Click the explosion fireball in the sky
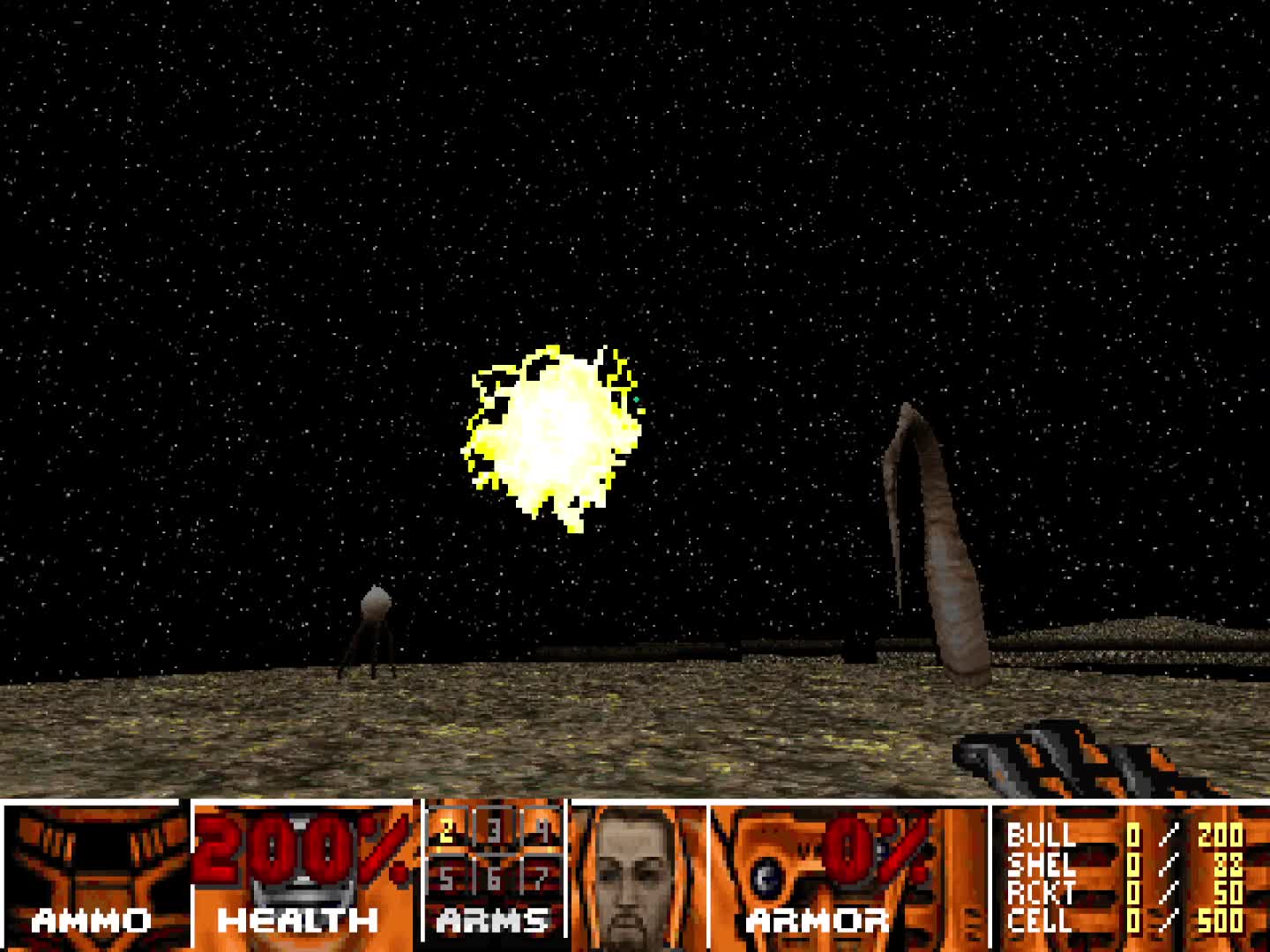Viewport: 1270px width, 952px height. click(551, 428)
